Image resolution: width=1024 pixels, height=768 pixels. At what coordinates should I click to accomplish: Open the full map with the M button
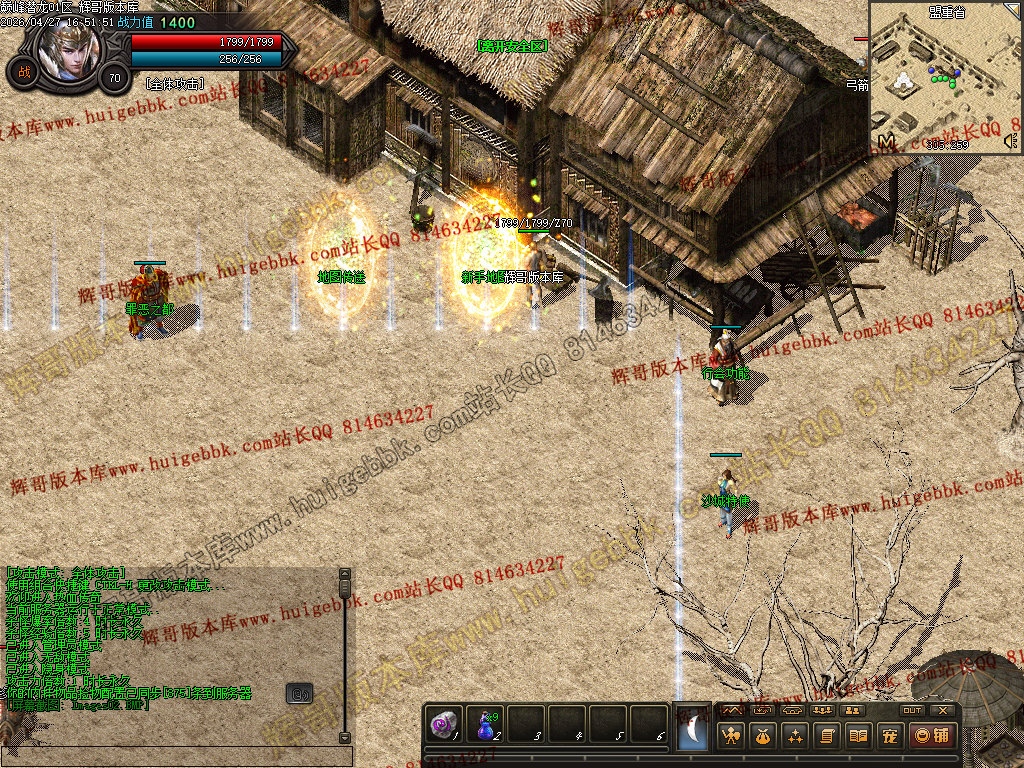pyautogui.click(x=886, y=142)
